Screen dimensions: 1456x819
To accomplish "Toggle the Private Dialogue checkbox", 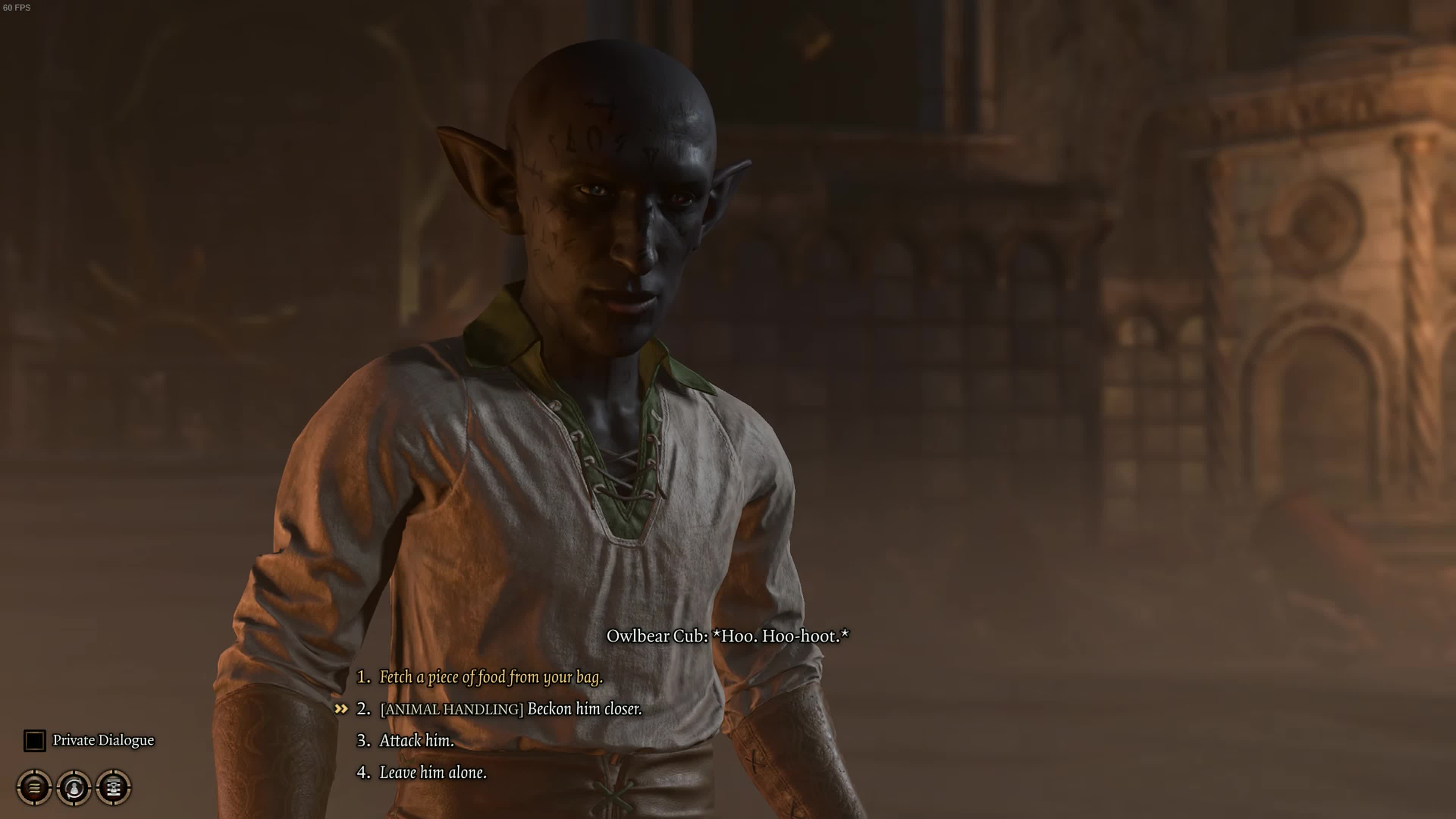I will (35, 741).
